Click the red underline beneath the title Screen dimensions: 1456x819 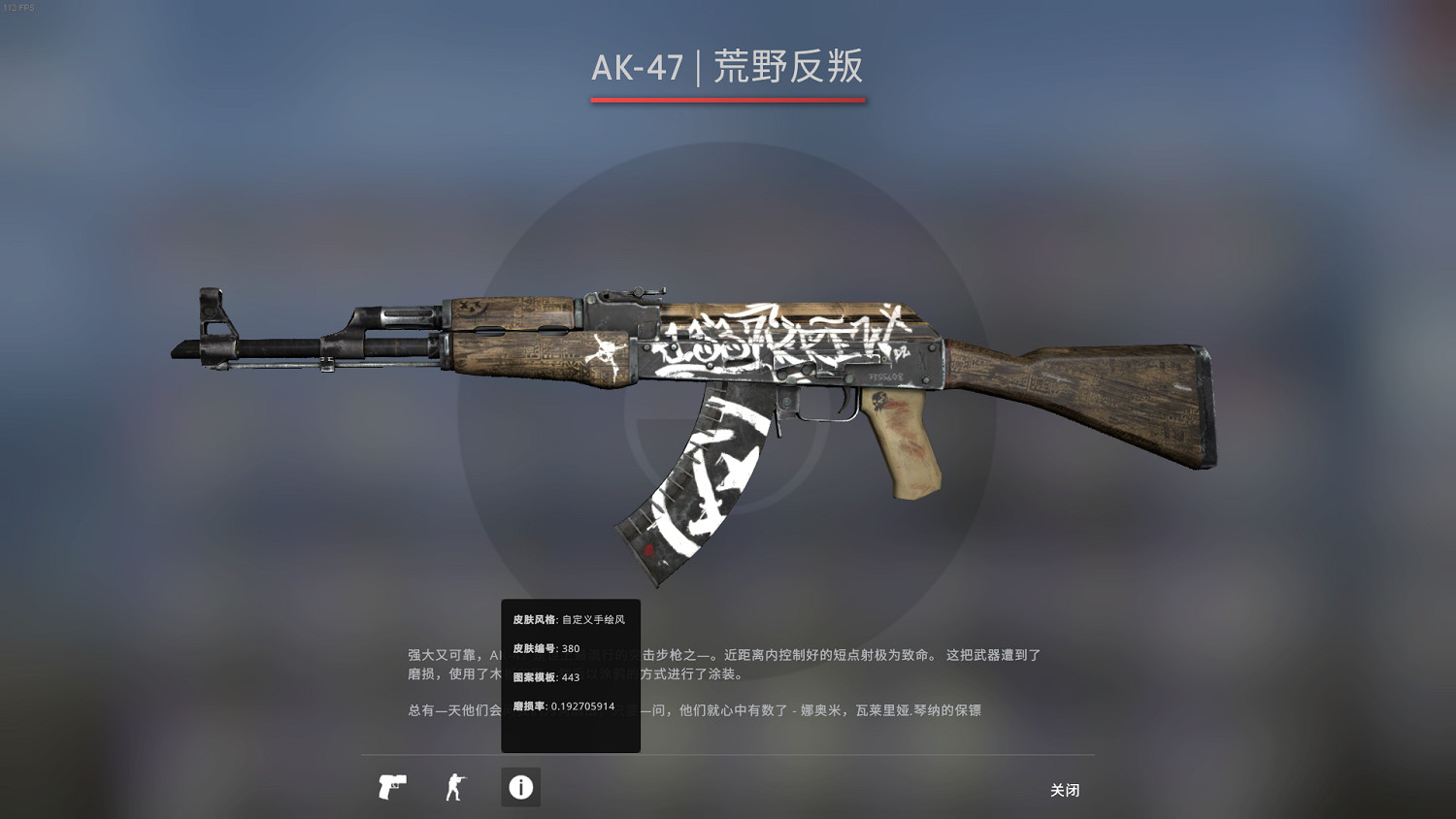tap(728, 100)
